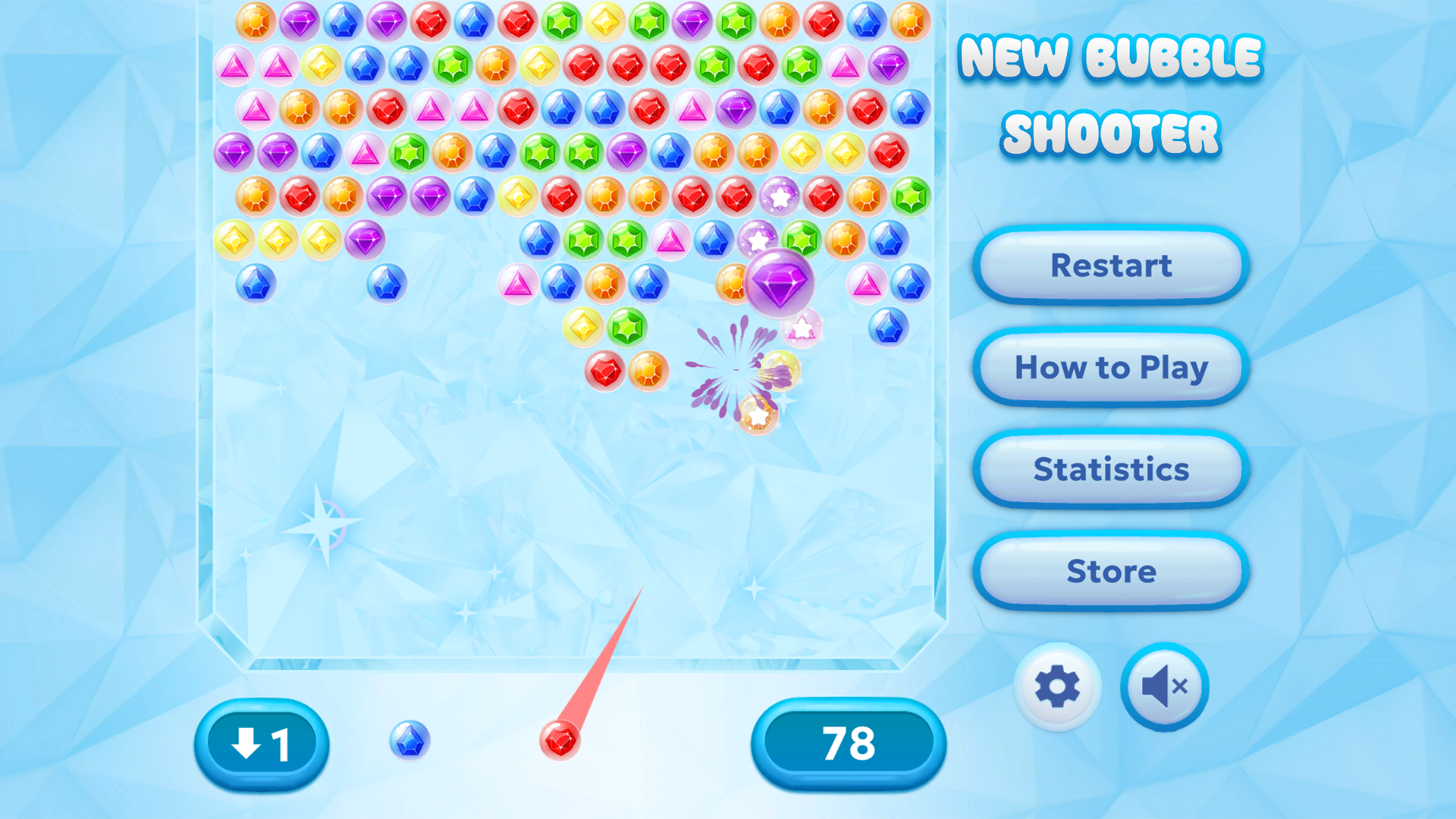Click the pink triangle bubble near the grid left
The image size is (1456, 819).
click(234, 64)
